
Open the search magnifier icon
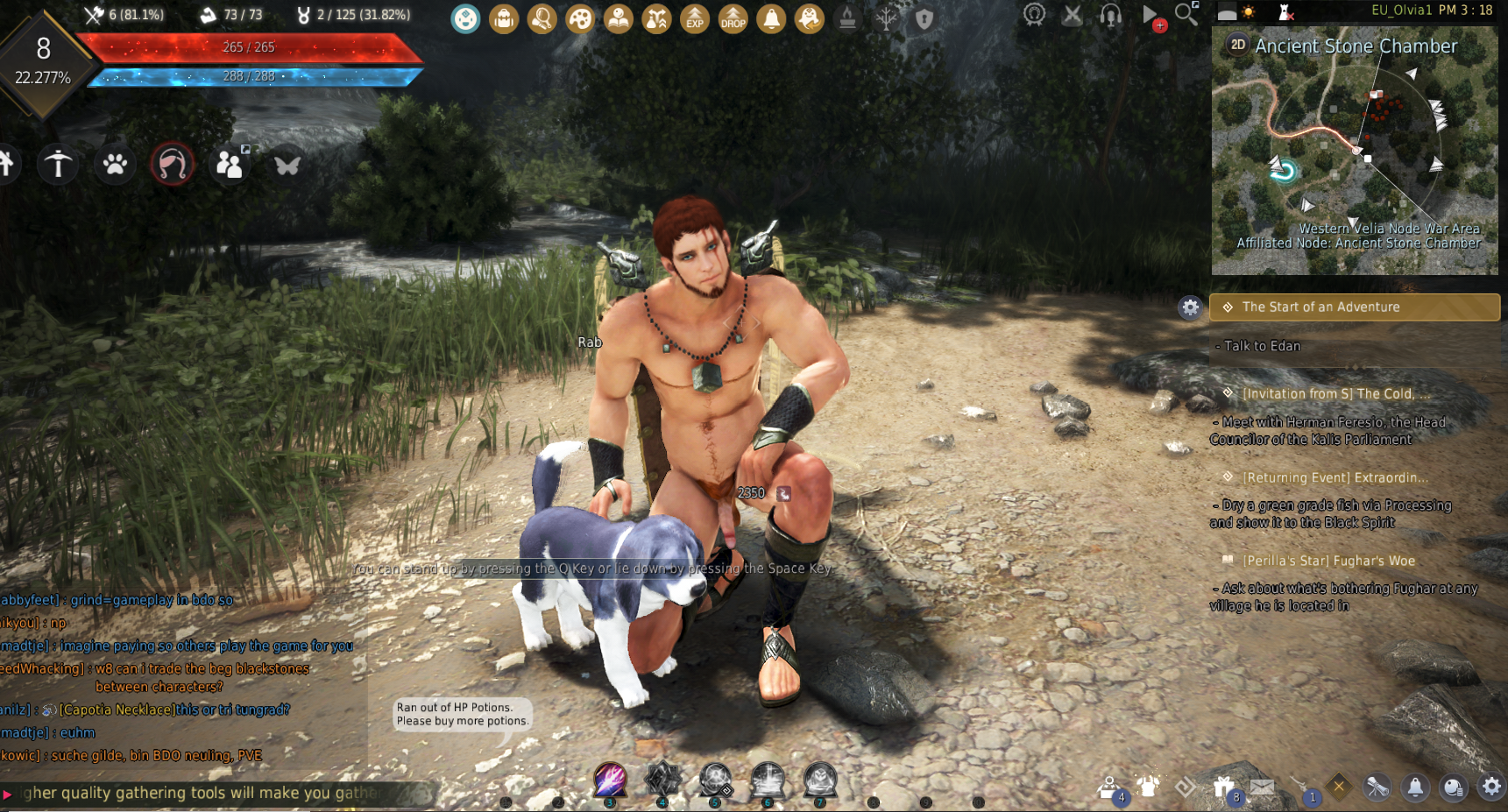pyautogui.click(x=1186, y=14)
